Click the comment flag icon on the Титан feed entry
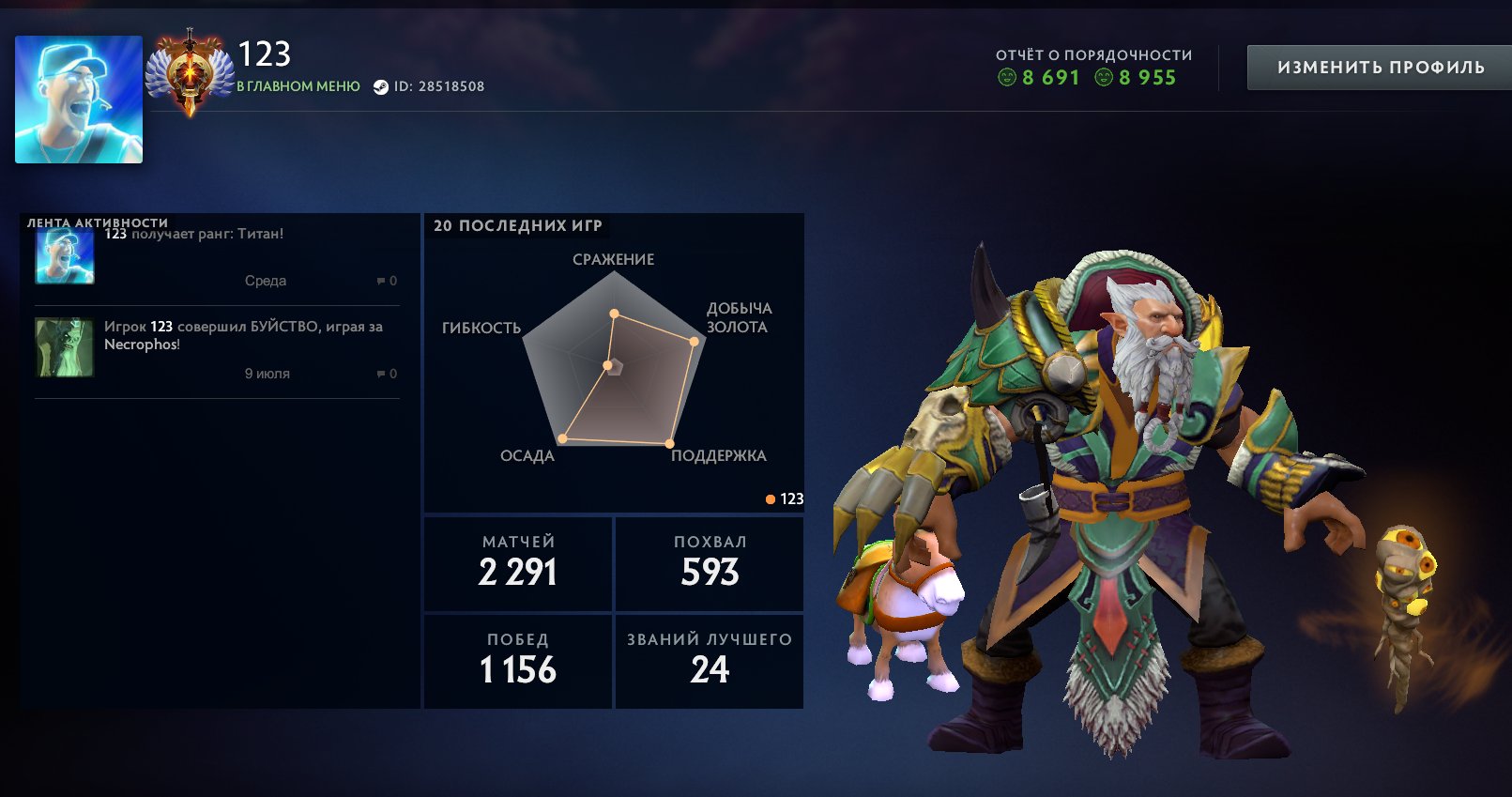The height and width of the screenshot is (797, 1512). coord(379,280)
